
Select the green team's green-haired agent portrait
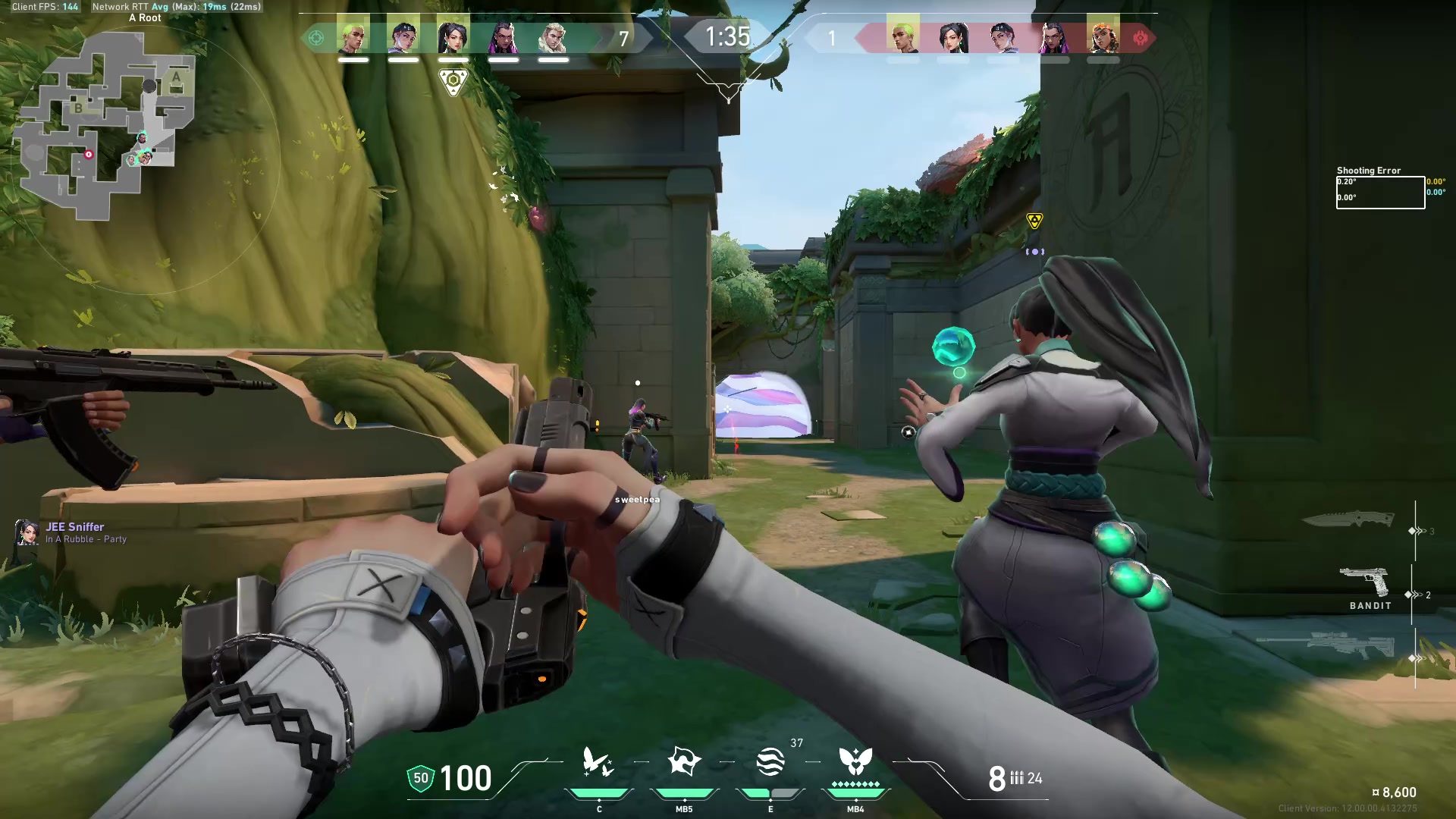(x=353, y=37)
